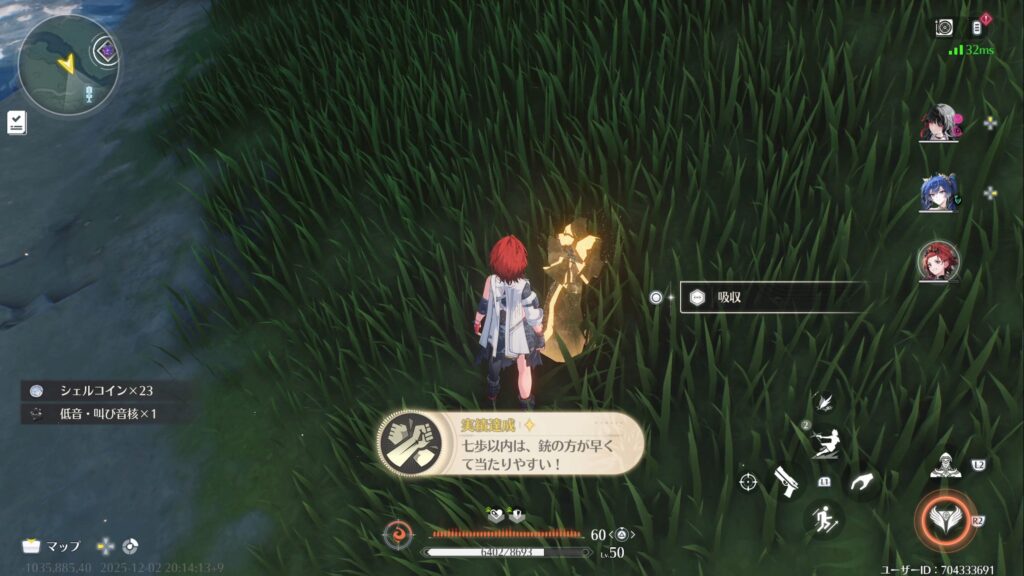Open the quest checklist icon below the minimap

(x=17, y=122)
